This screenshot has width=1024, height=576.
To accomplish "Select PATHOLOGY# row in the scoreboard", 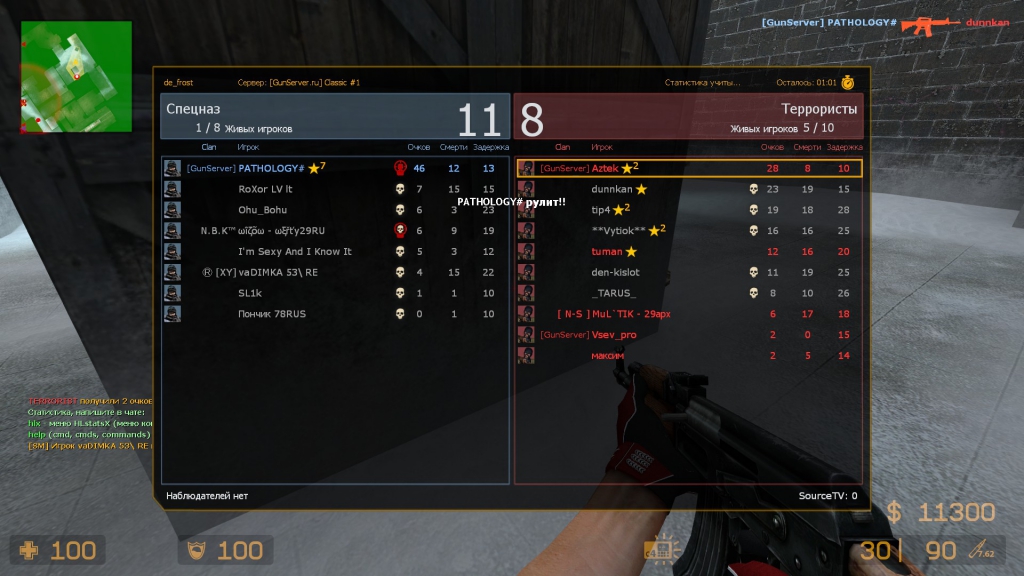I will pyautogui.click(x=271, y=168).
